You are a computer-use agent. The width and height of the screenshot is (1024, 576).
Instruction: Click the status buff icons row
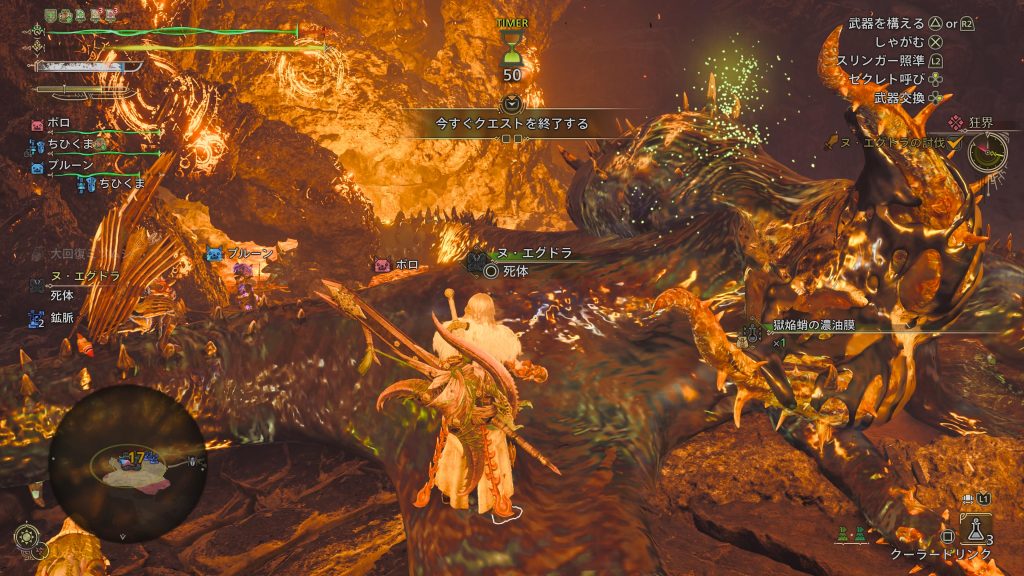pos(82,16)
